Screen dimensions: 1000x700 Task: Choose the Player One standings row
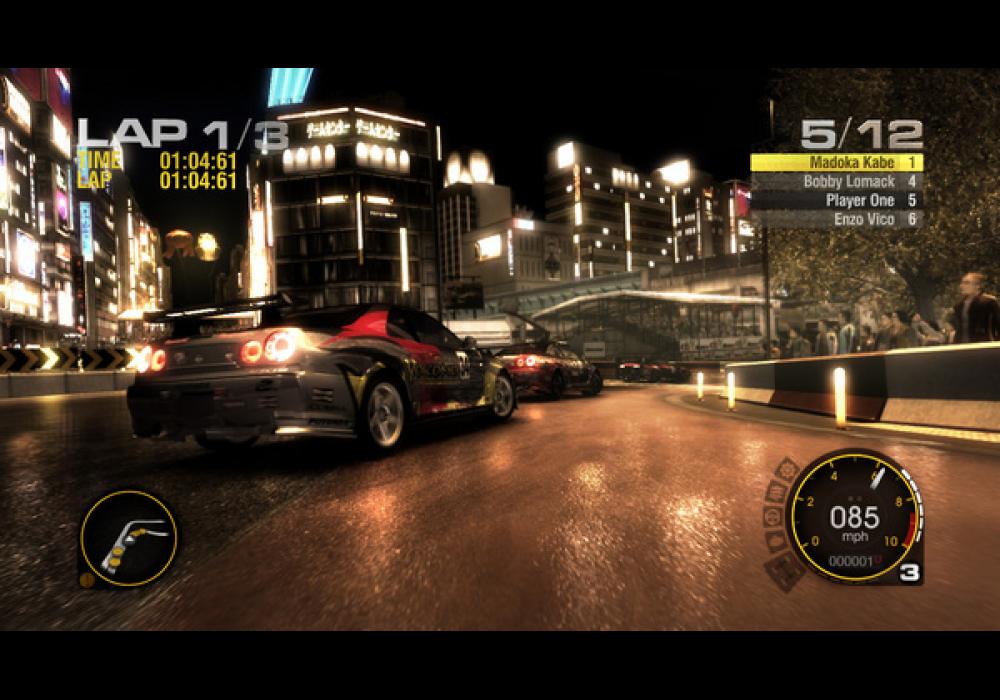coord(836,200)
